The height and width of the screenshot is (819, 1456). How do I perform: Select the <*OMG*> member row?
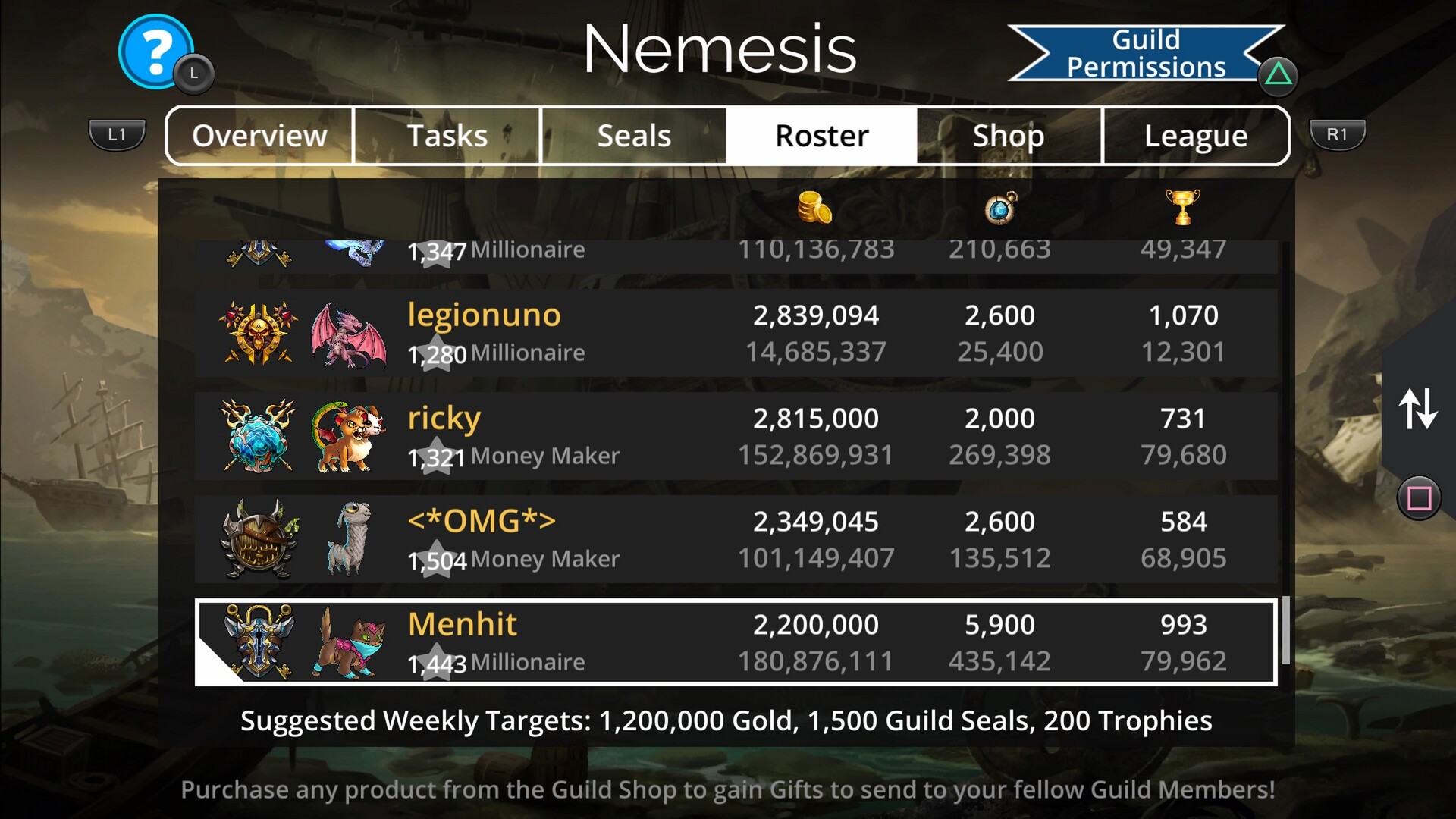point(736,539)
